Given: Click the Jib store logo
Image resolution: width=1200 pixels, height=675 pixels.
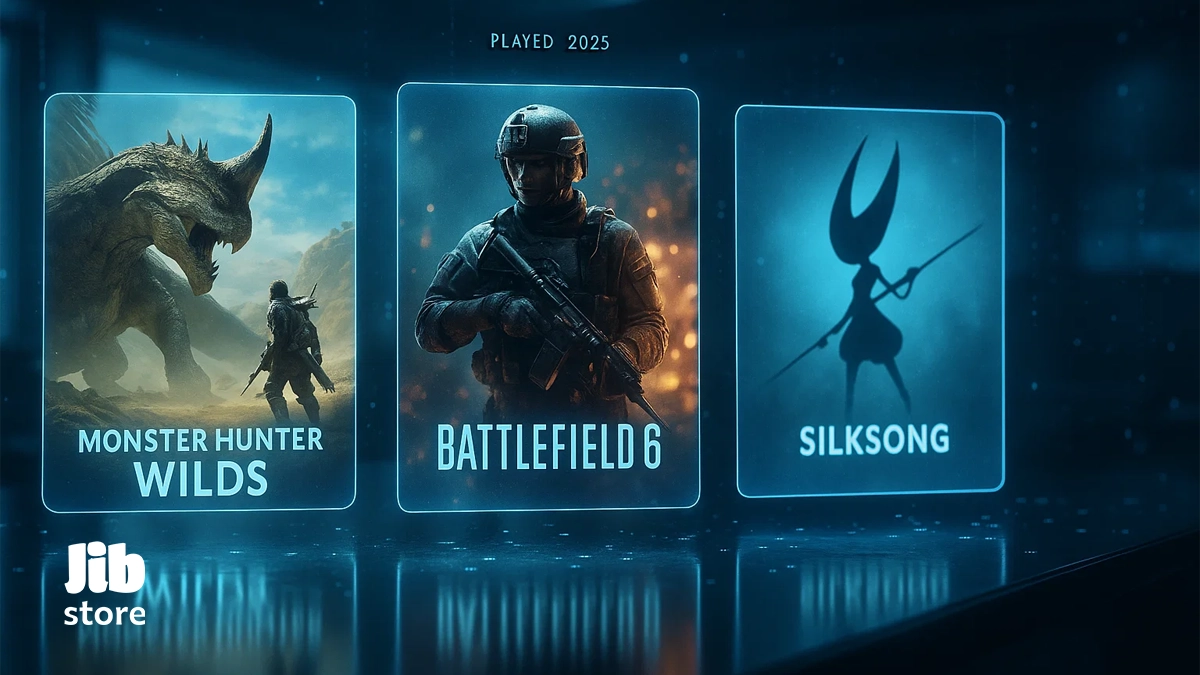Looking at the screenshot, I should point(105,584).
